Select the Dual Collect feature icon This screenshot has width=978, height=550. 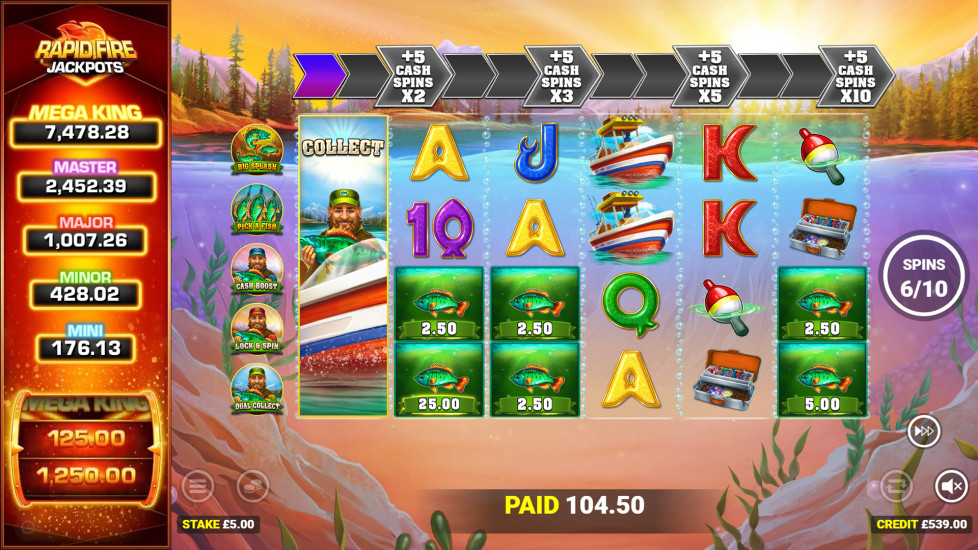[256, 388]
